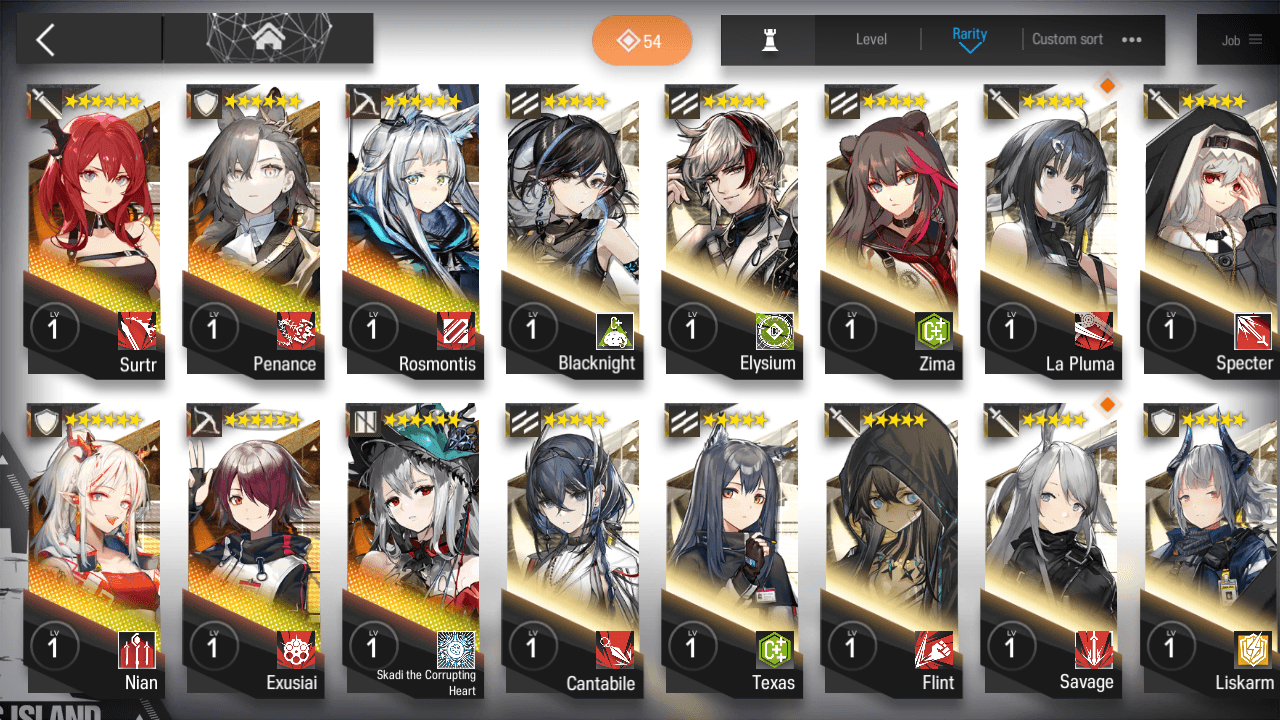Select the Nian operator card
This screenshot has width=1280, height=720.
coord(96,550)
